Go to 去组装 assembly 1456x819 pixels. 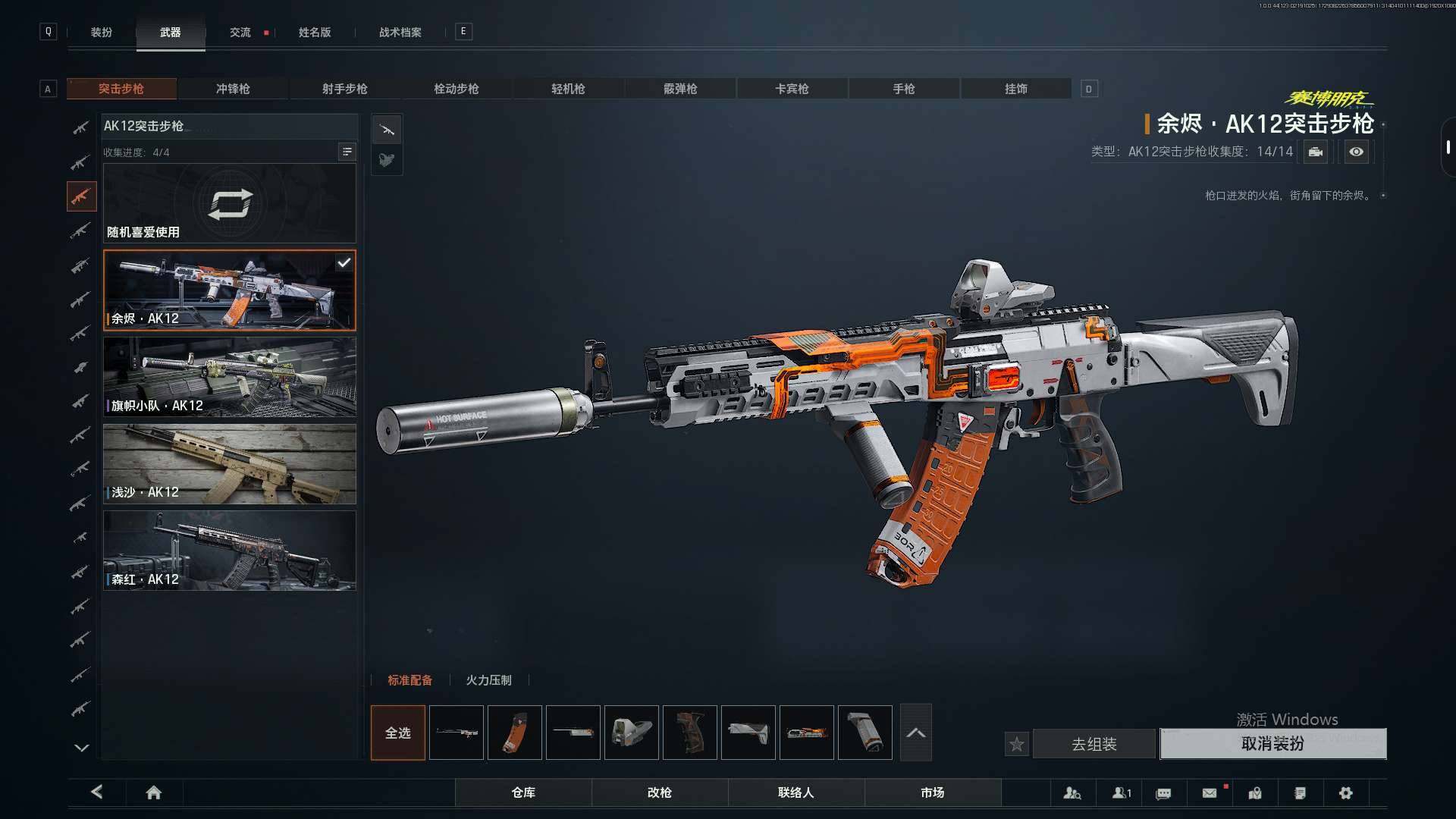tap(1094, 744)
